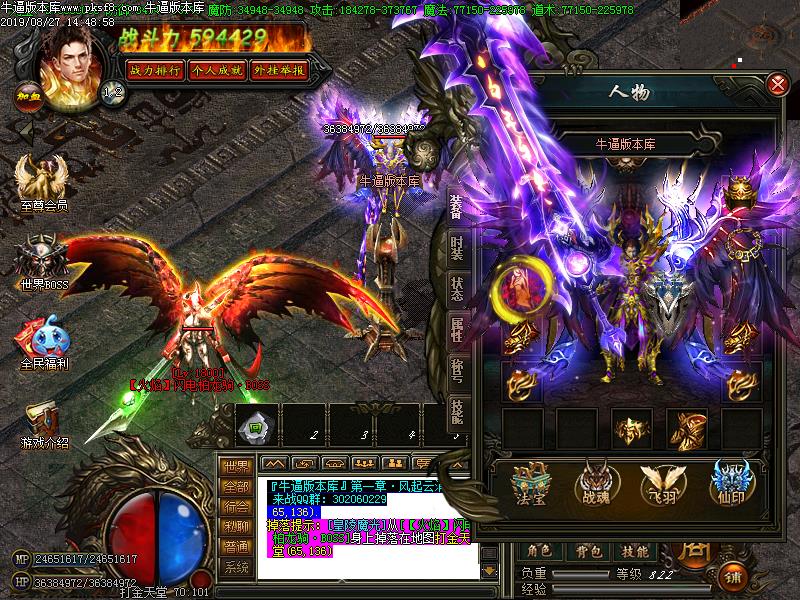
Task: Click the 外挂举报 cheat report button
Action: 279,70
